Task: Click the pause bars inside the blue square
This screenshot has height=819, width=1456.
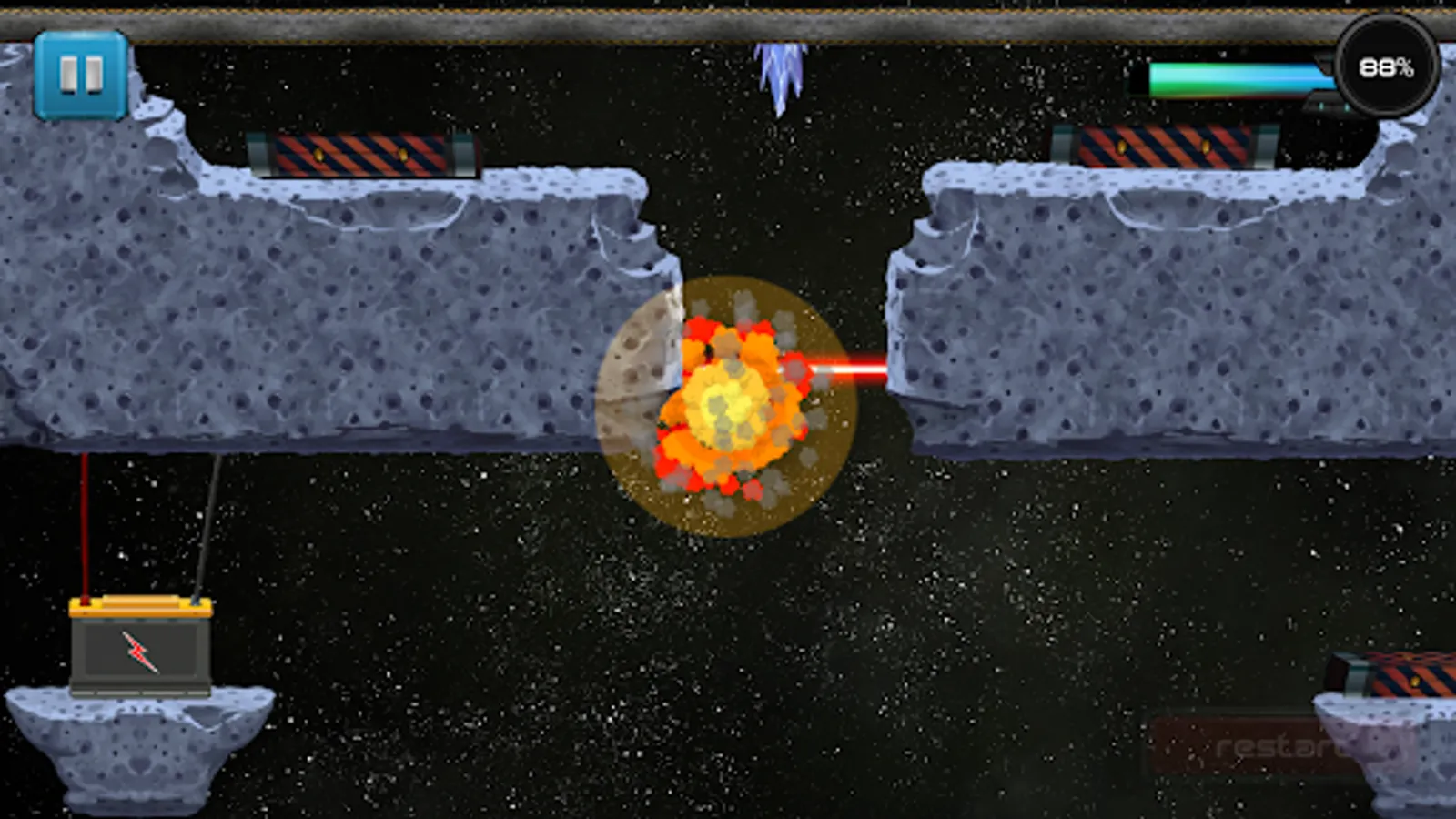Action: (79, 75)
